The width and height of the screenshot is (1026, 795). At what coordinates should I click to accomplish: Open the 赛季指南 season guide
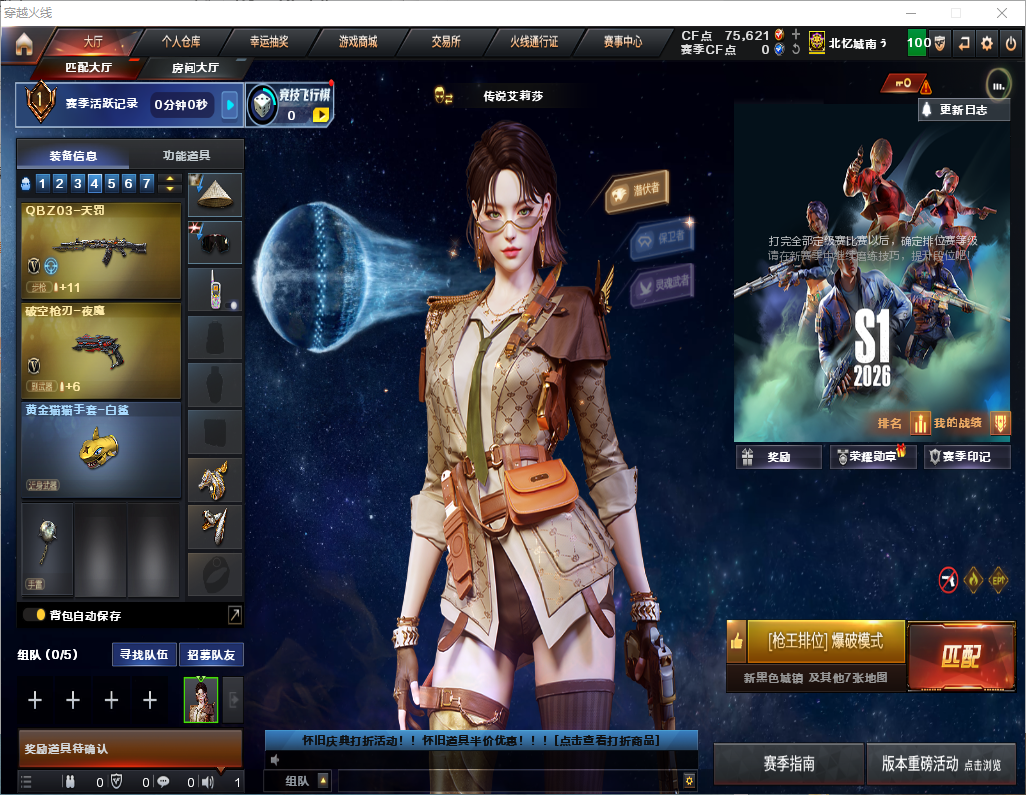[788, 764]
